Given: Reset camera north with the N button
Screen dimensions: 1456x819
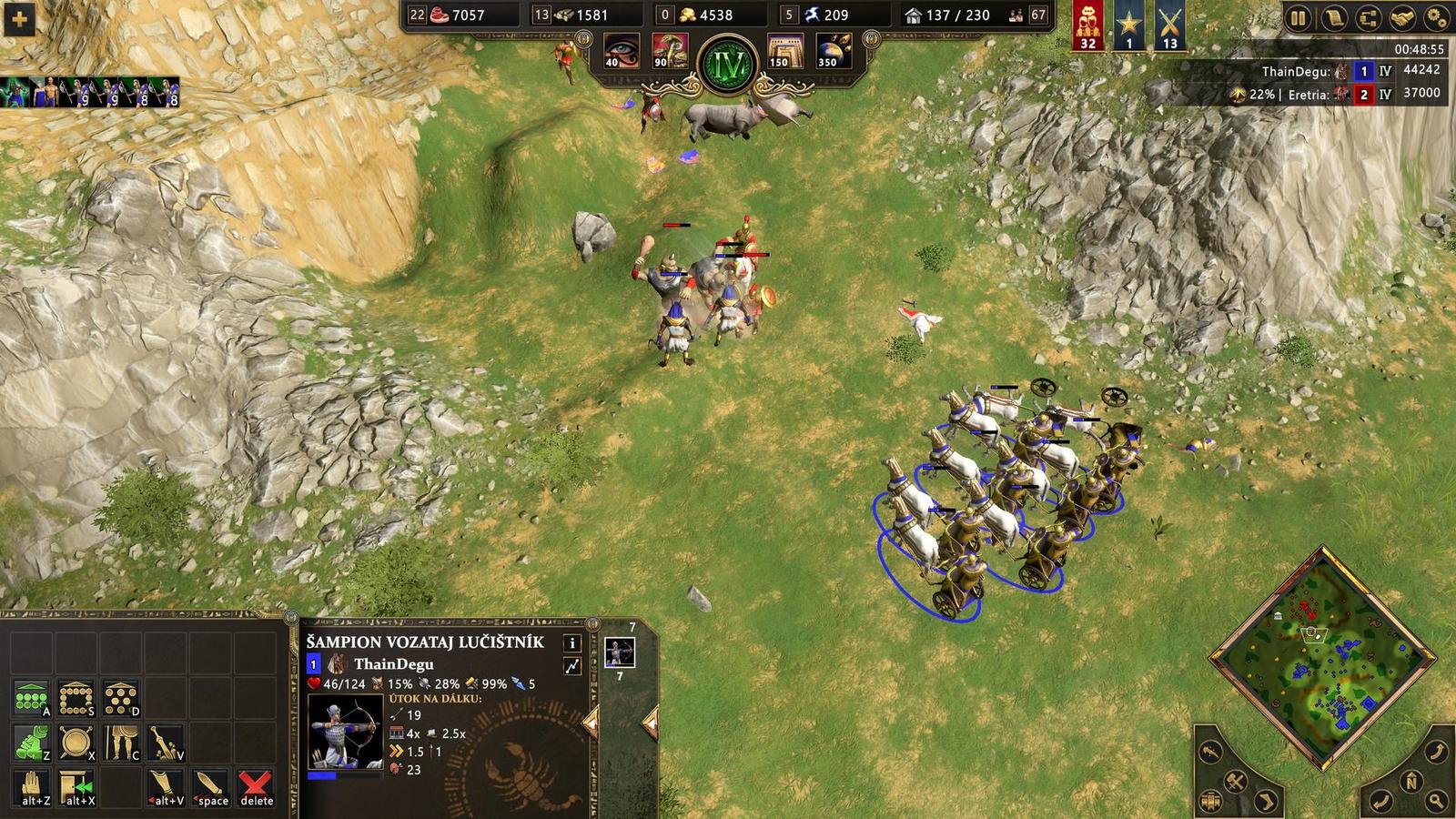Looking at the screenshot, I should click(1411, 781).
